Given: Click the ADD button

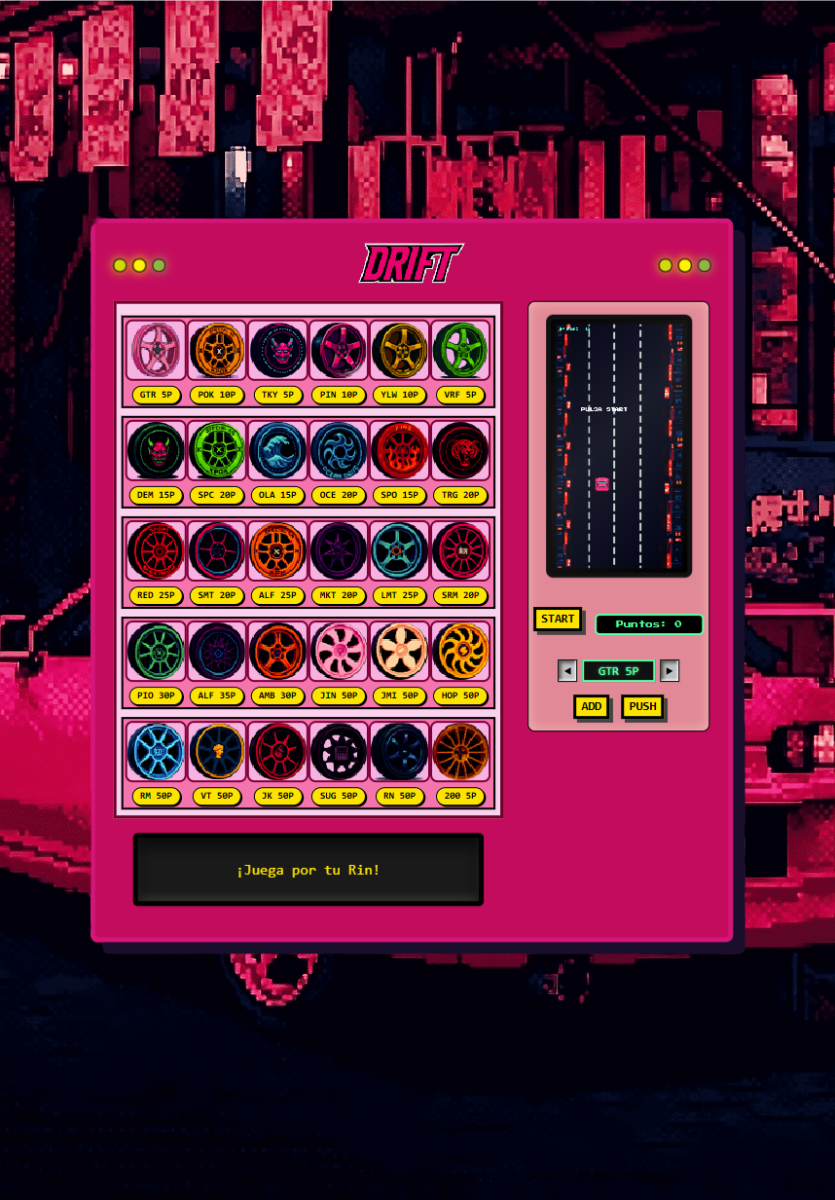Looking at the screenshot, I should click(591, 707).
